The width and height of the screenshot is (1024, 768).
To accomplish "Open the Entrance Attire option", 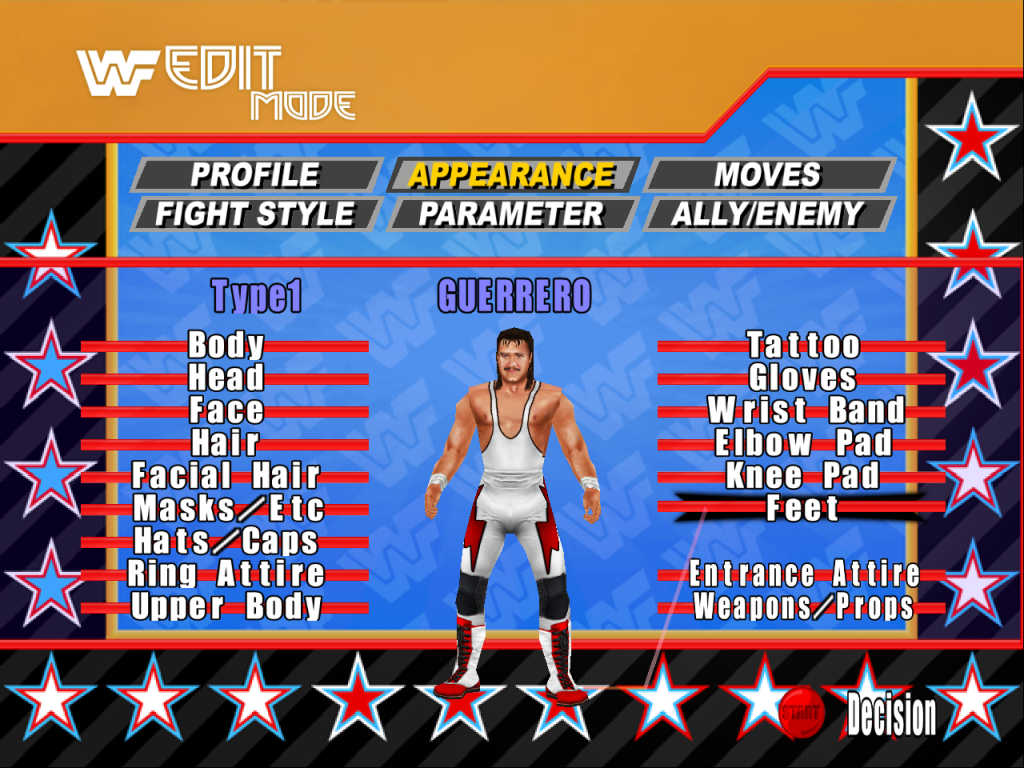I will (804, 574).
